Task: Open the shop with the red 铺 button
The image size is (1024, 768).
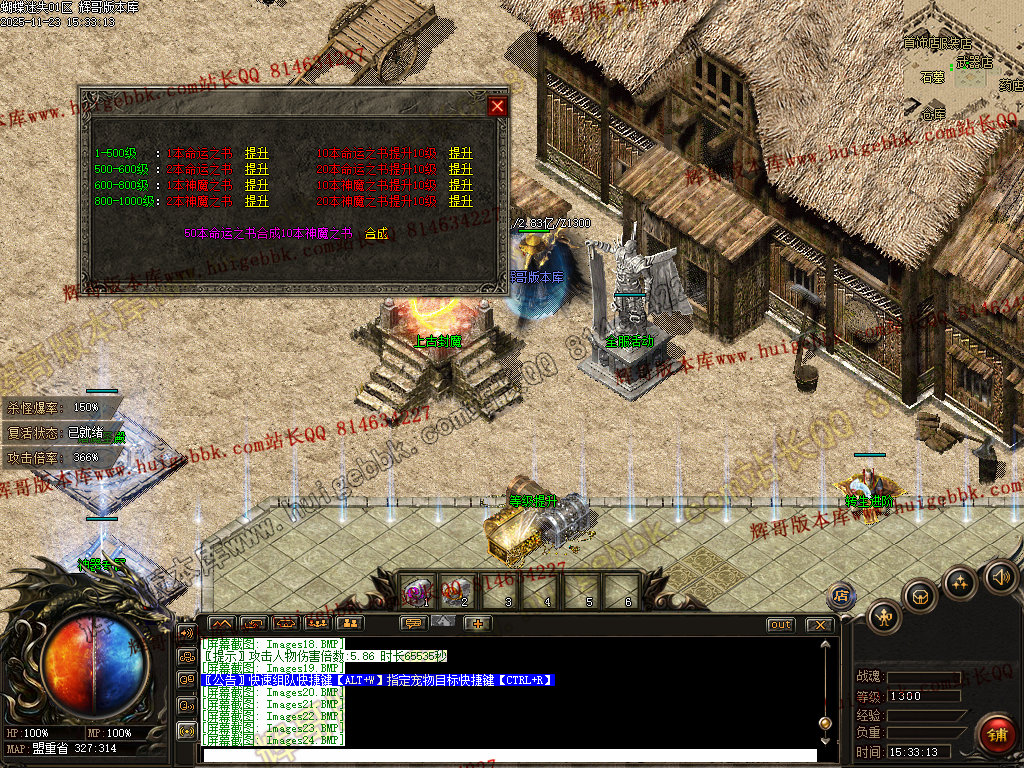Action: (997, 733)
